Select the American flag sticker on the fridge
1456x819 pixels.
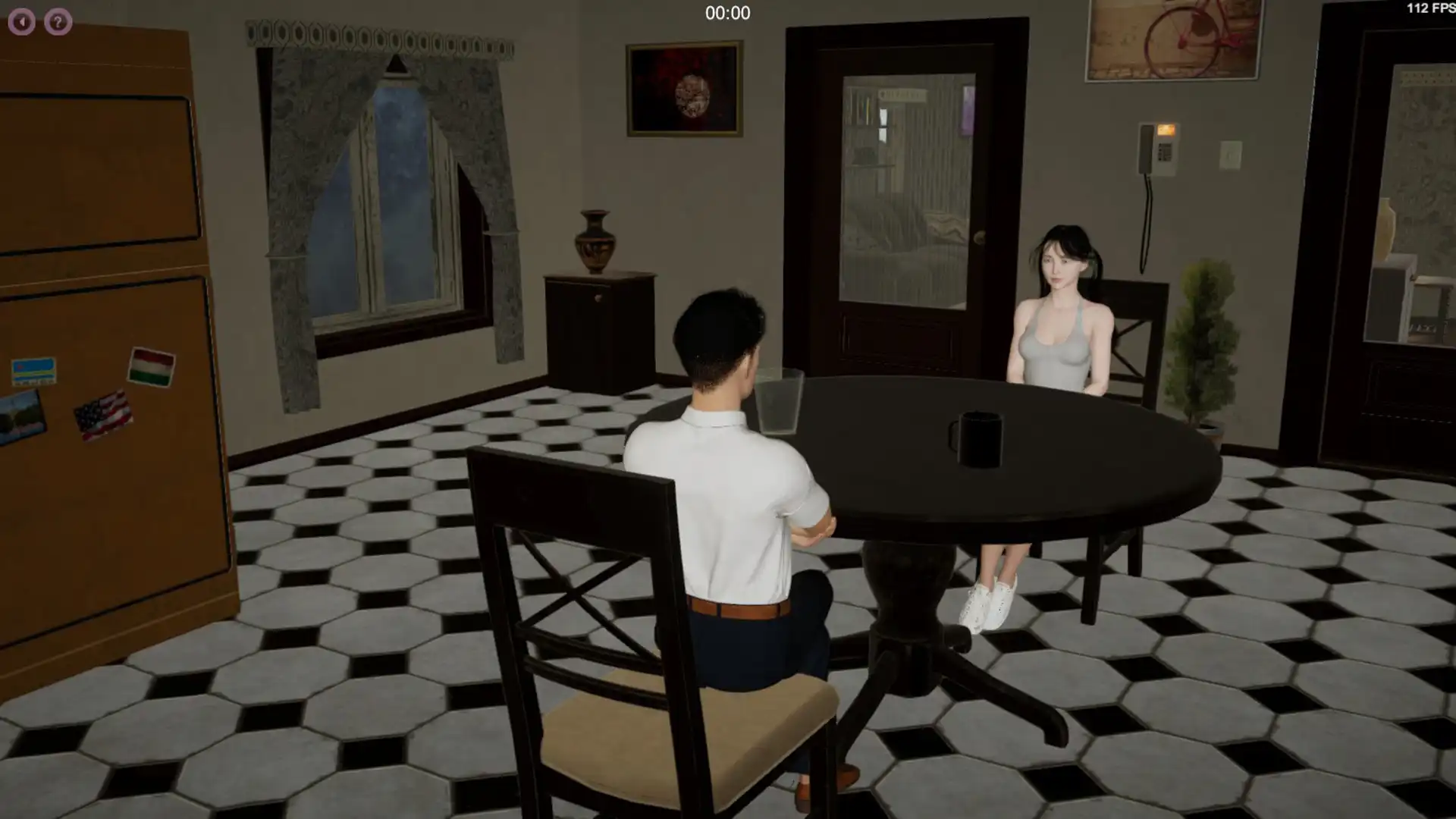coord(102,413)
